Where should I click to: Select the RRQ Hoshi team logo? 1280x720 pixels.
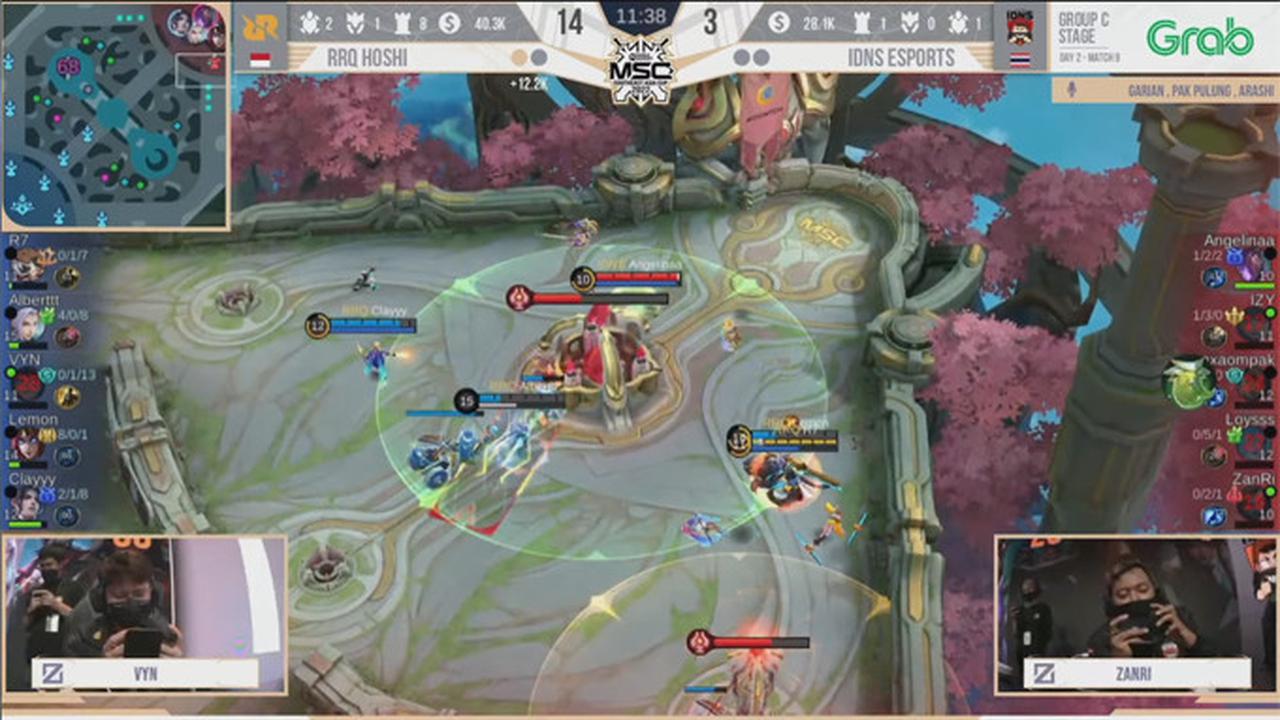pyautogui.click(x=261, y=28)
